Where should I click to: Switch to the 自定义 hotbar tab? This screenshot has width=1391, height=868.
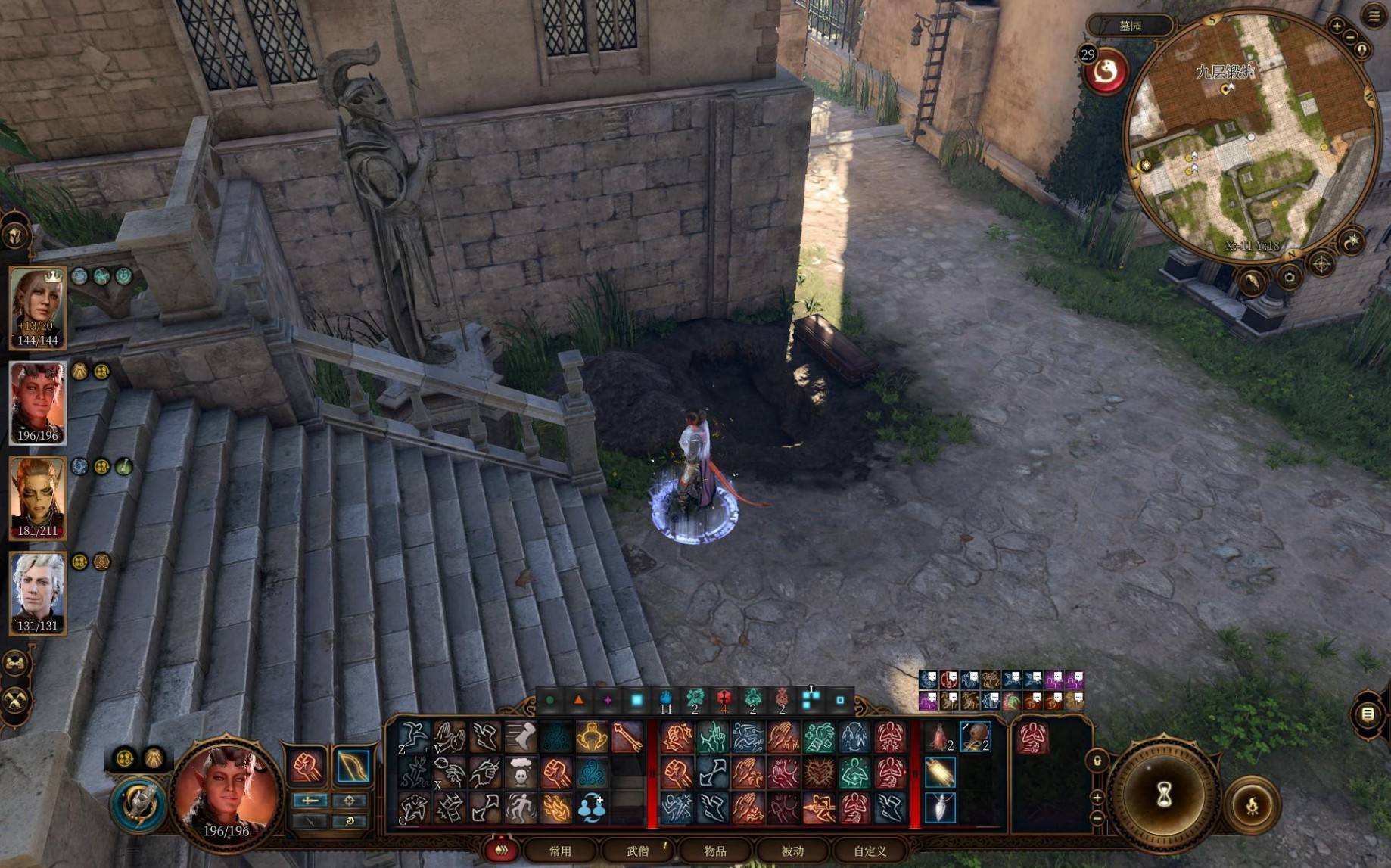(x=870, y=851)
